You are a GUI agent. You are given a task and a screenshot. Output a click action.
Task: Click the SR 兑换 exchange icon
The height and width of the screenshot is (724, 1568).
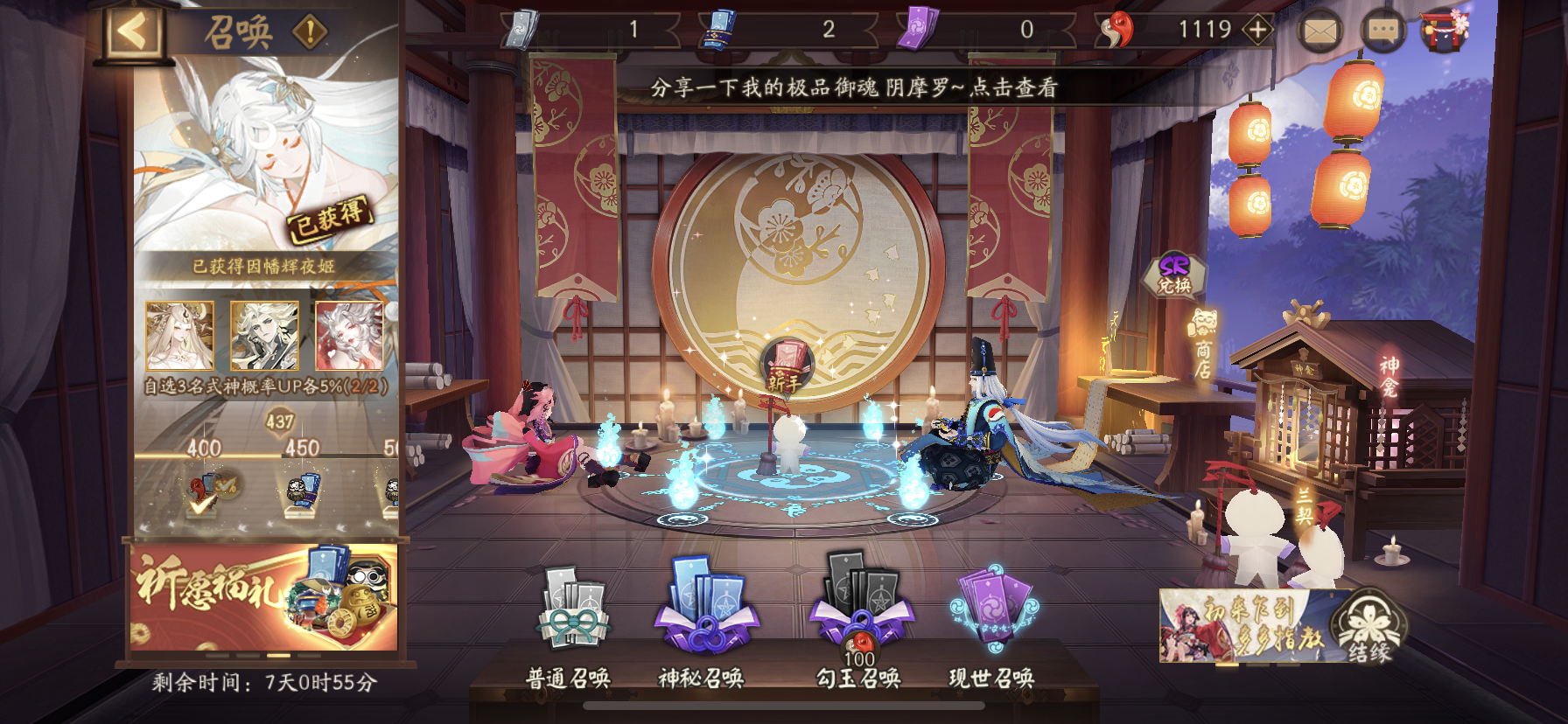click(x=1175, y=273)
